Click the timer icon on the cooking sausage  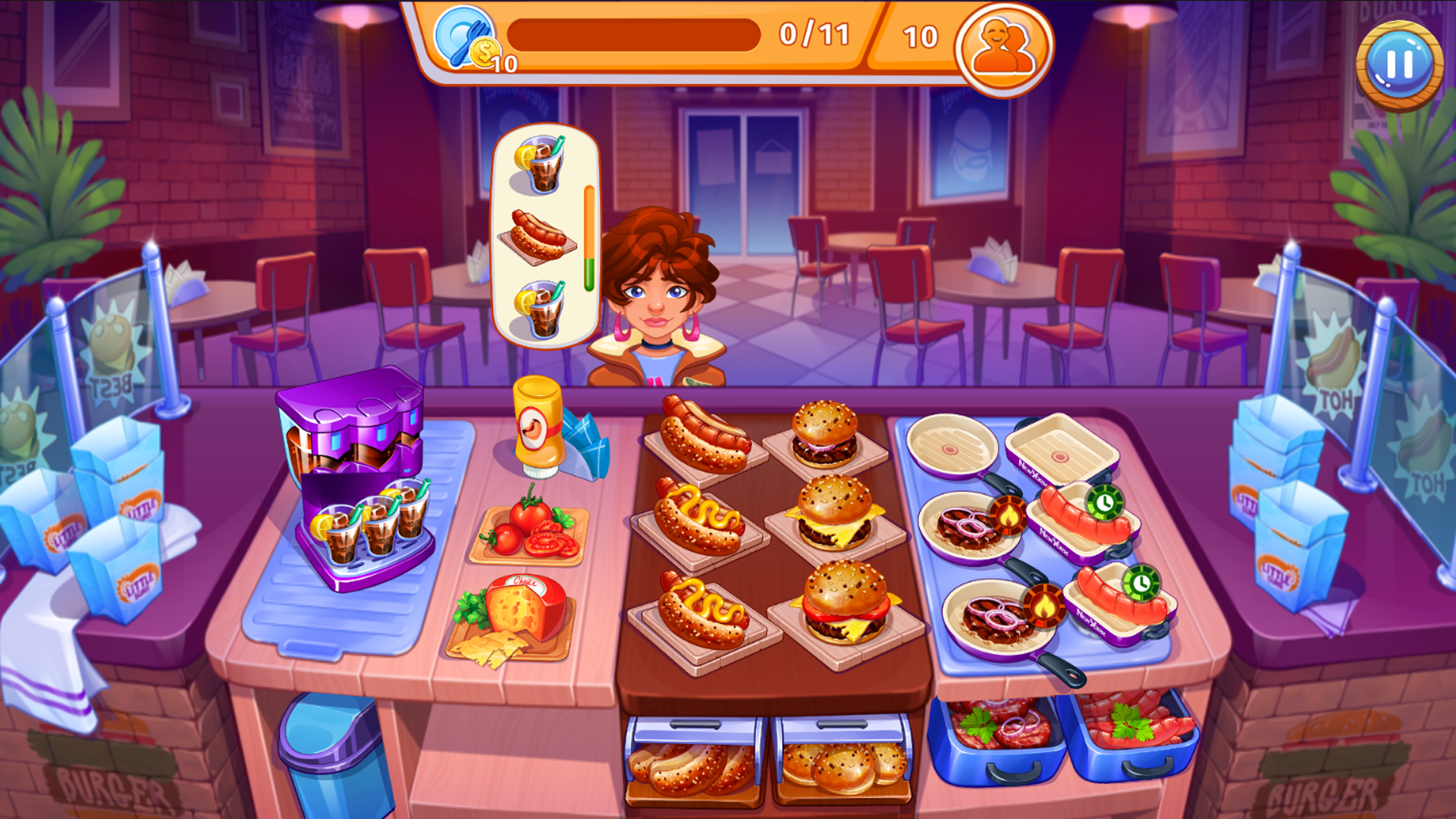(1106, 503)
